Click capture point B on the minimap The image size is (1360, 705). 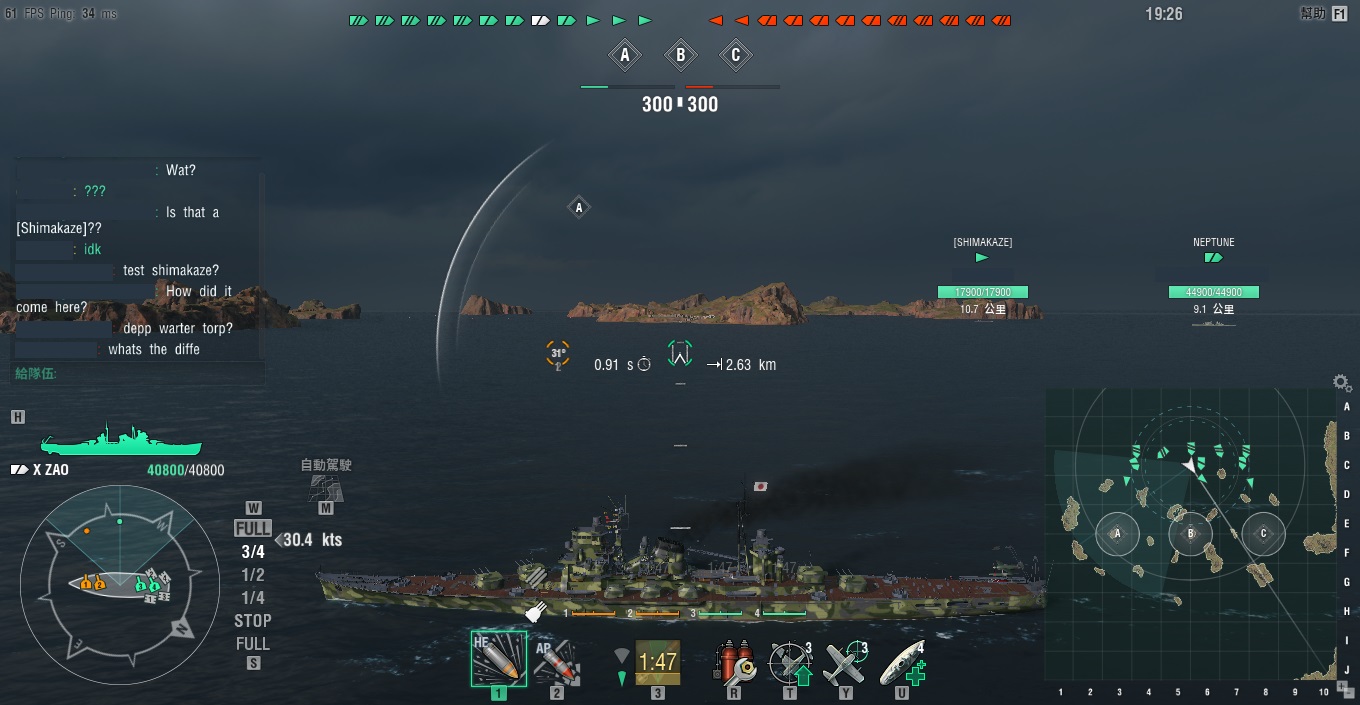click(x=1190, y=534)
